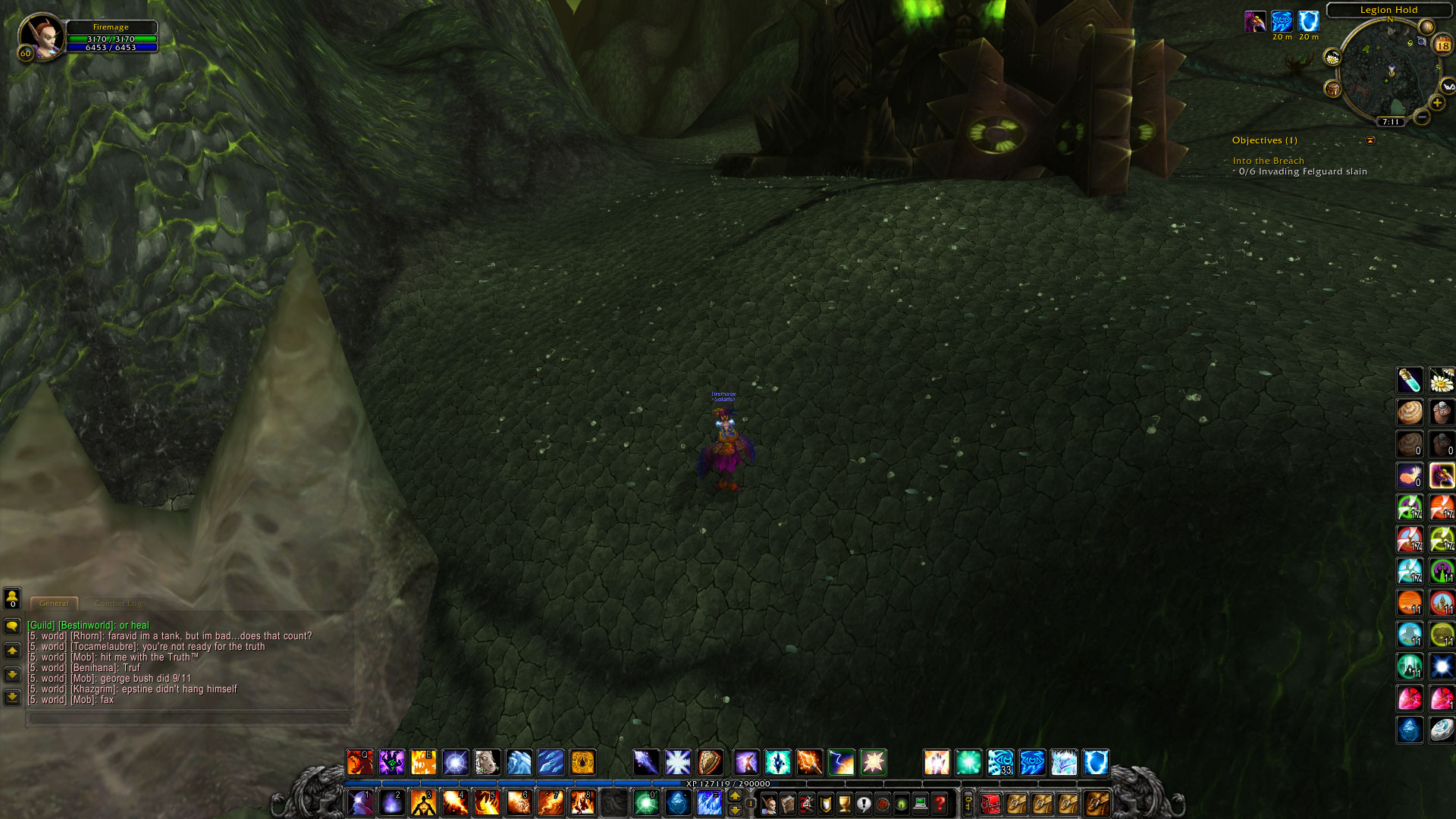Open the Guild shield icon

coord(825,805)
